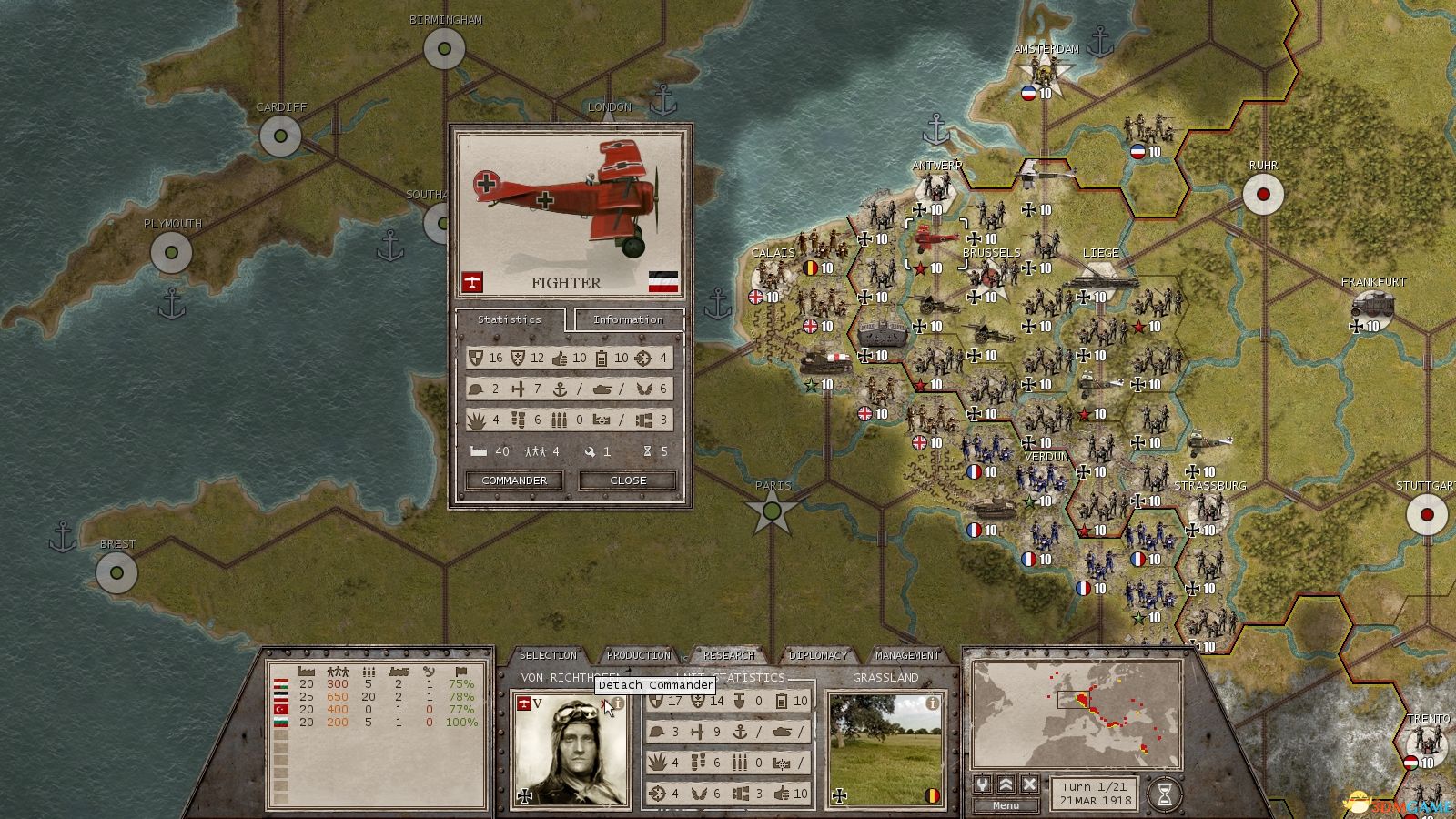The image size is (1456, 819).
Task: Open the Diplomacy tab
Action: 819,654
